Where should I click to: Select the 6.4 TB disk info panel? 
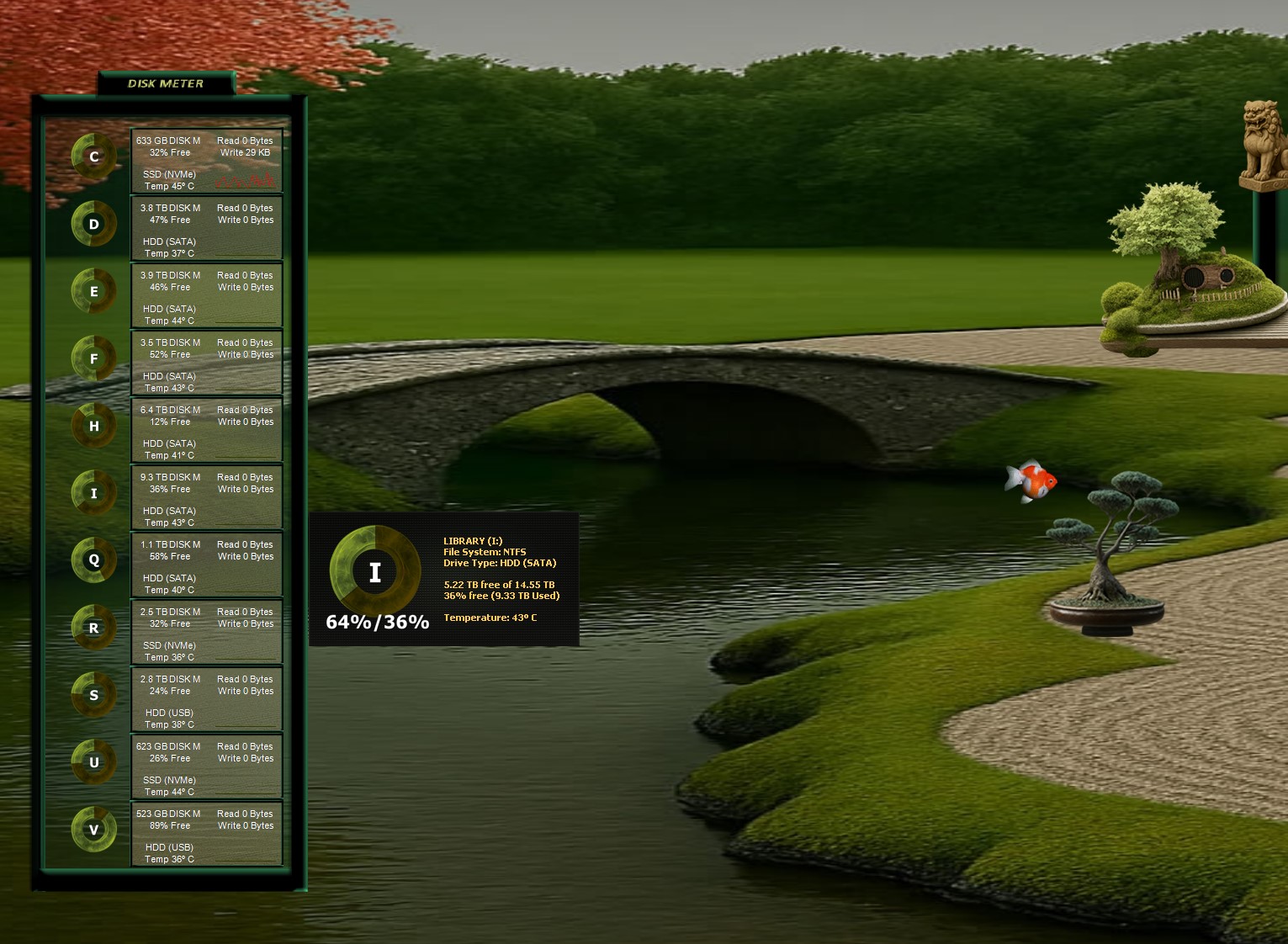tap(206, 430)
